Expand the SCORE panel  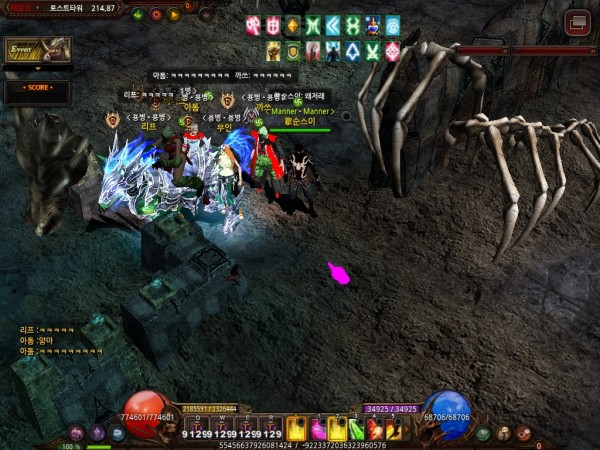pyautogui.click(x=36, y=88)
